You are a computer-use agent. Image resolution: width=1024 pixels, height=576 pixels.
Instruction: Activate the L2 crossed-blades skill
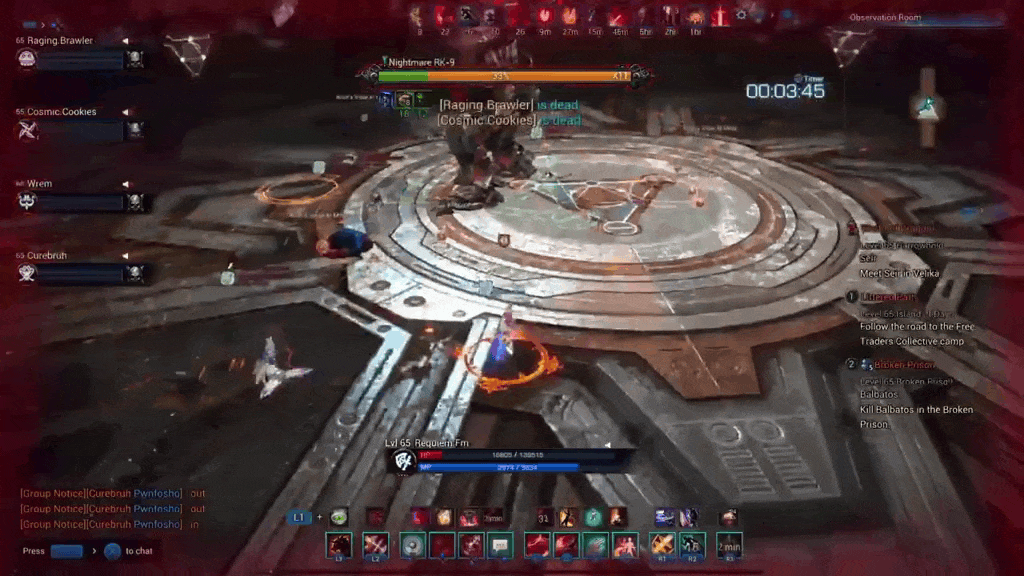(375, 545)
